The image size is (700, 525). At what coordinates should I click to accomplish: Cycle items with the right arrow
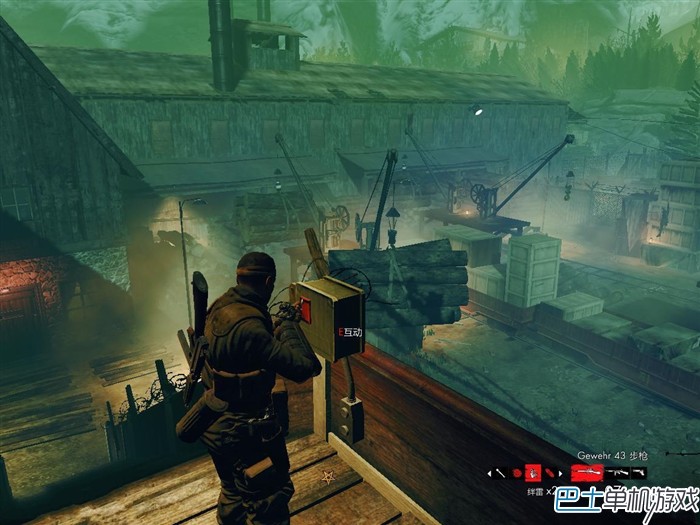pos(561,473)
